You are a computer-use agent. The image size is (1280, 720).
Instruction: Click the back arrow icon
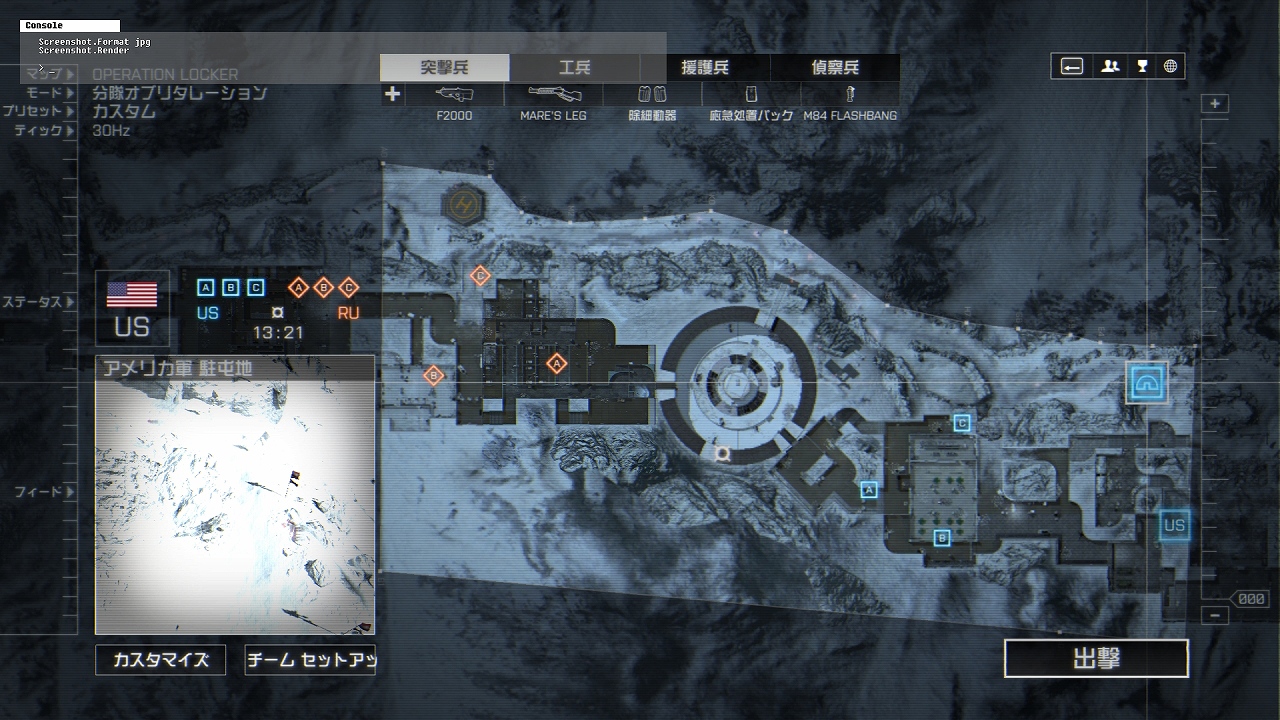tap(1072, 67)
